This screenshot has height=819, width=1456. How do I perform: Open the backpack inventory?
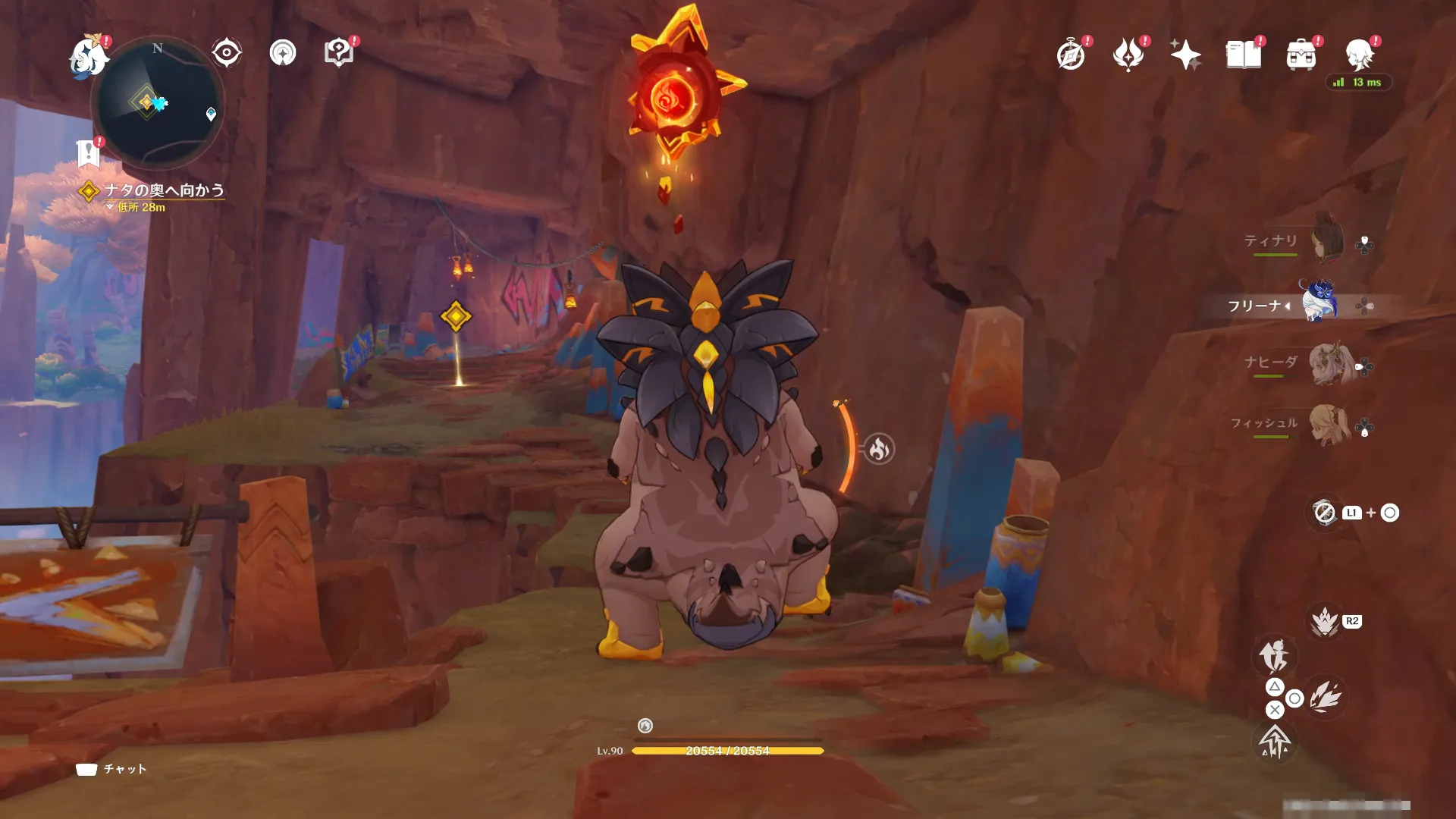(x=1301, y=55)
